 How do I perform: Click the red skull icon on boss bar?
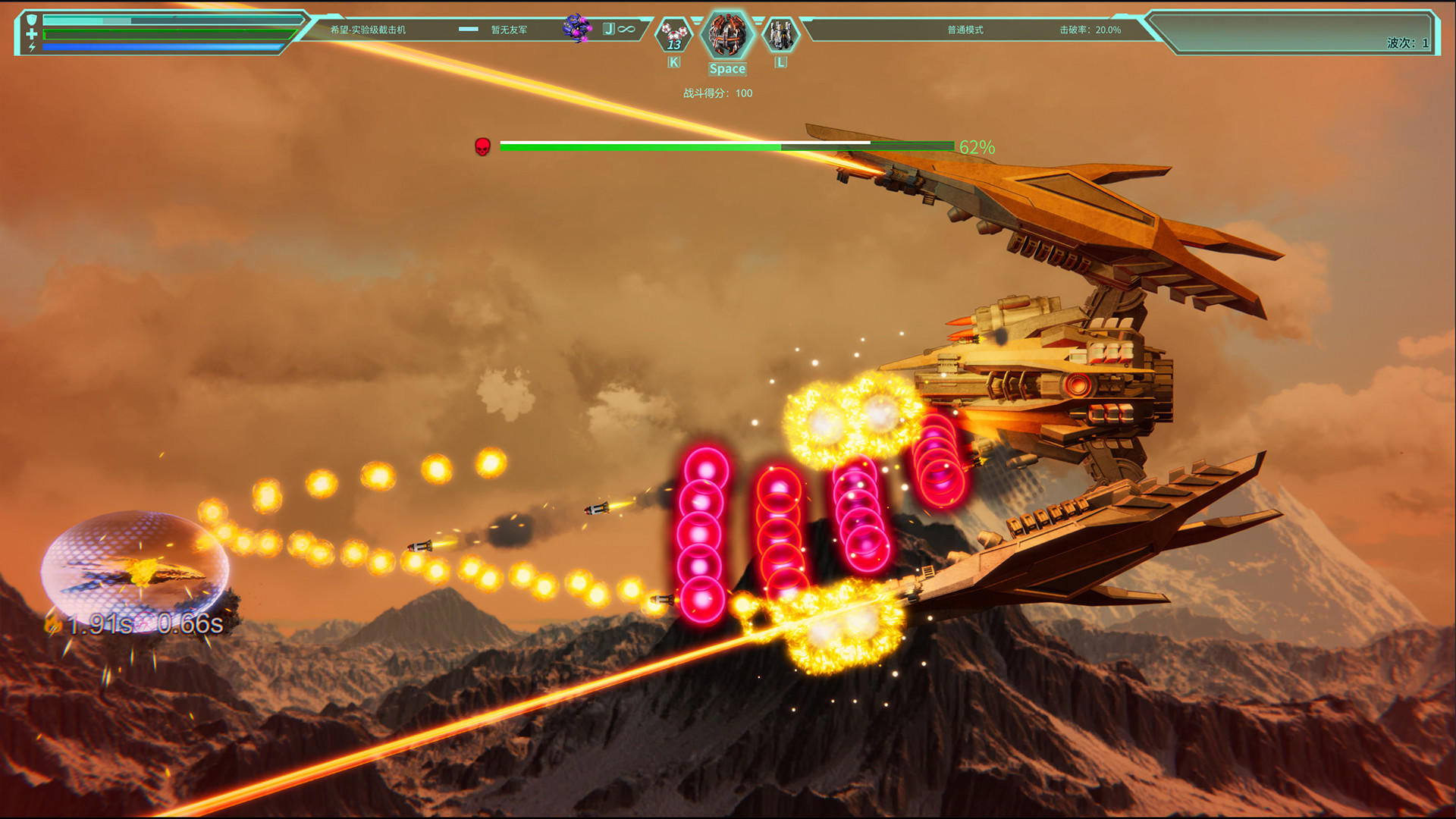click(482, 147)
